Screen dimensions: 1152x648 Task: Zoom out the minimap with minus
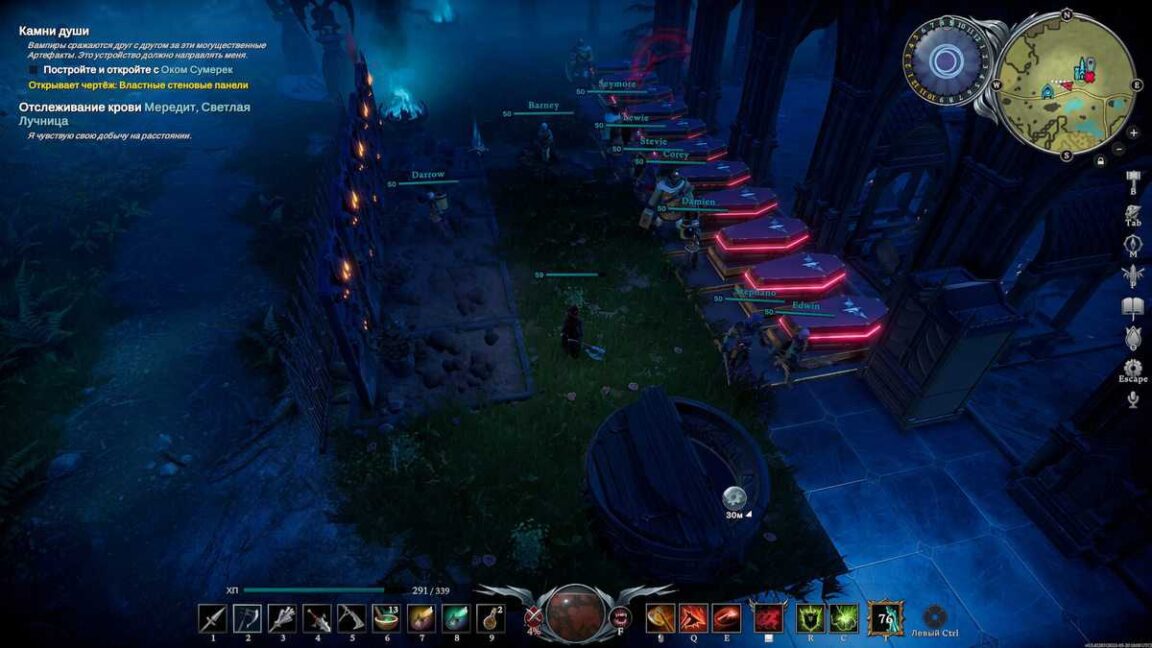[x=1118, y=149]
